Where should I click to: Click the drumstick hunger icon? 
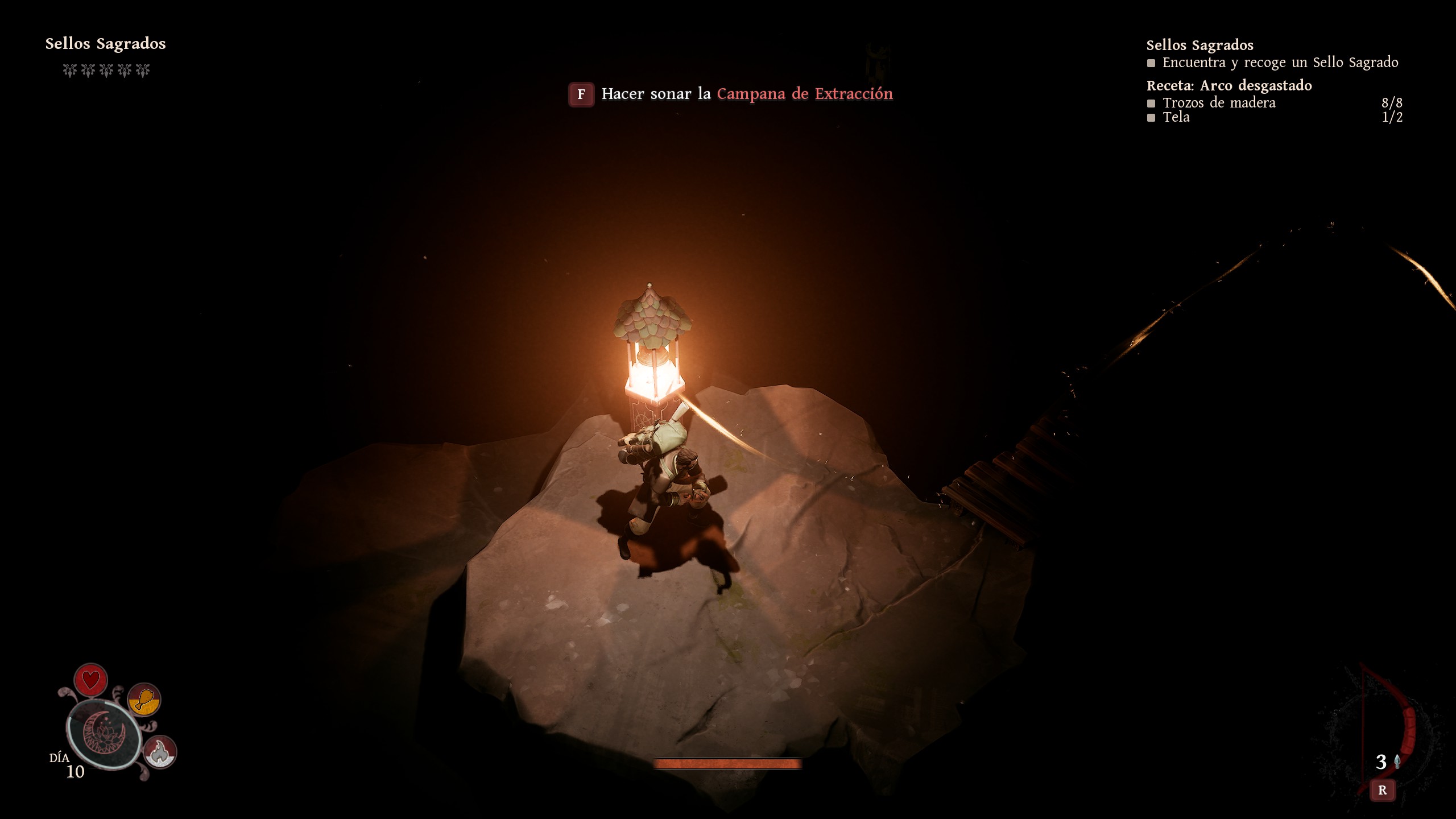(x=144, y=700)
